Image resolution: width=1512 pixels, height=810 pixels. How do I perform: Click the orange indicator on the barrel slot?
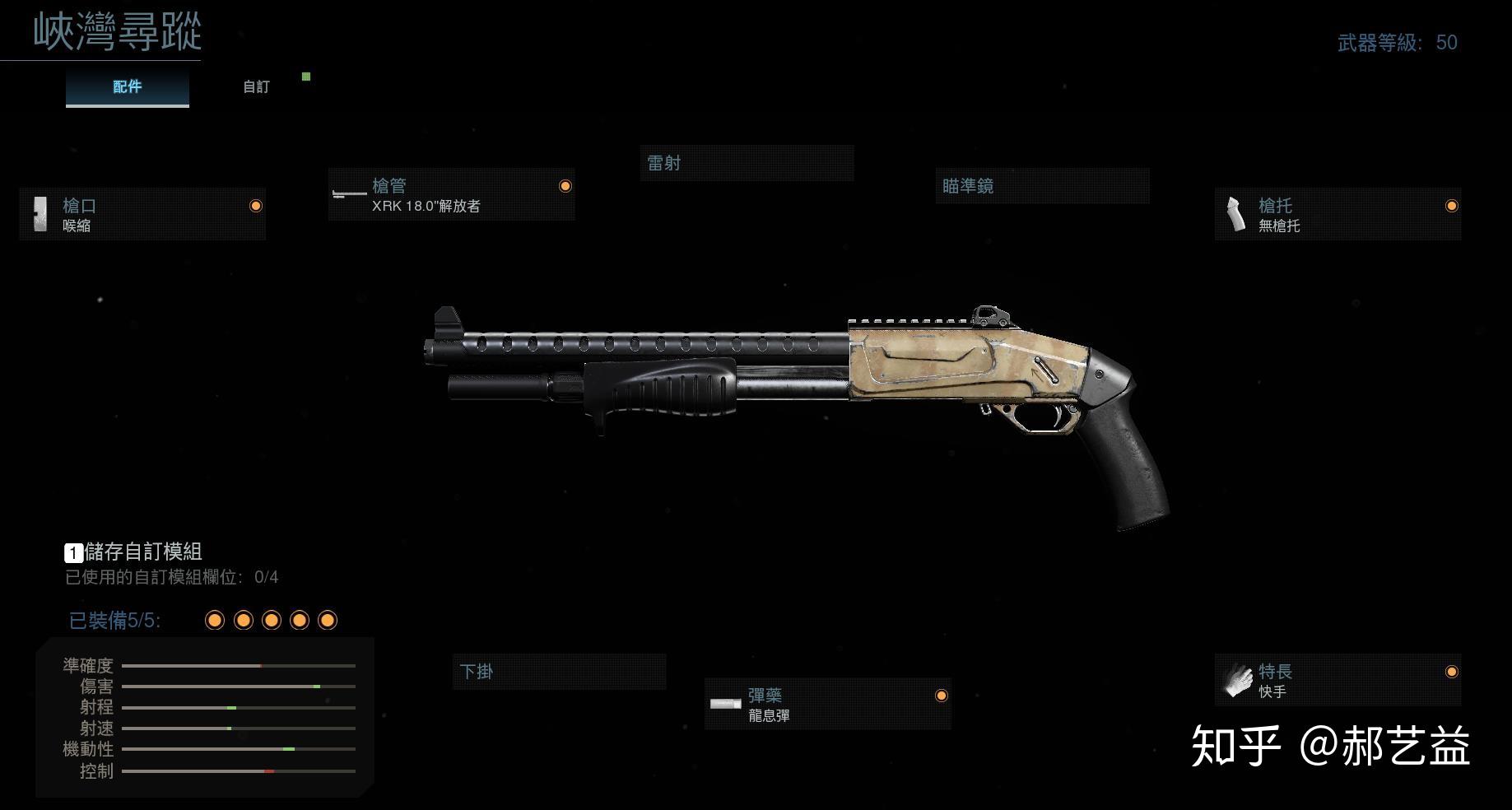click(x=565, y=186)
